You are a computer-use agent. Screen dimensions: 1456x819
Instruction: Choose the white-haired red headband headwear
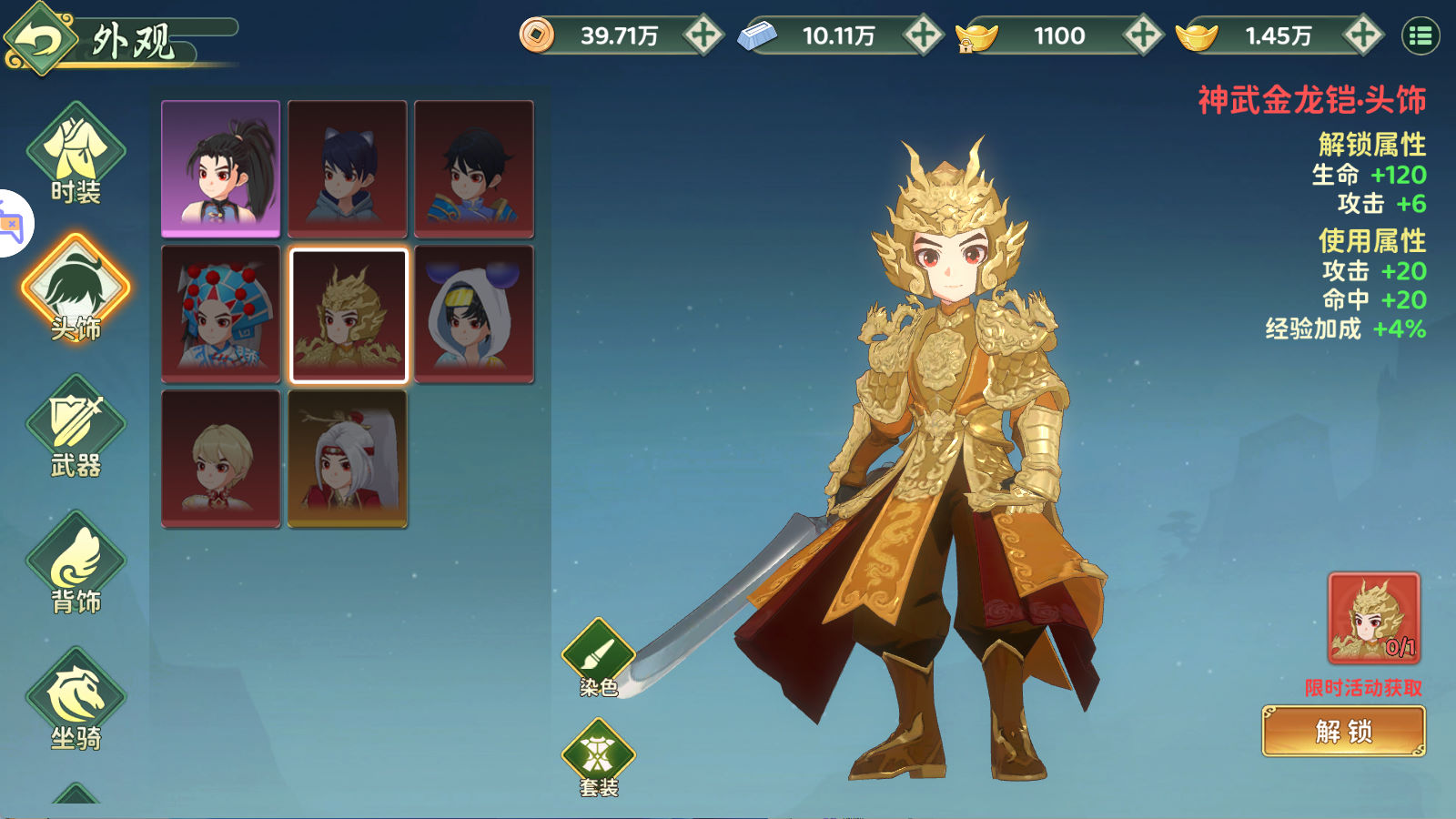[348, 459]
